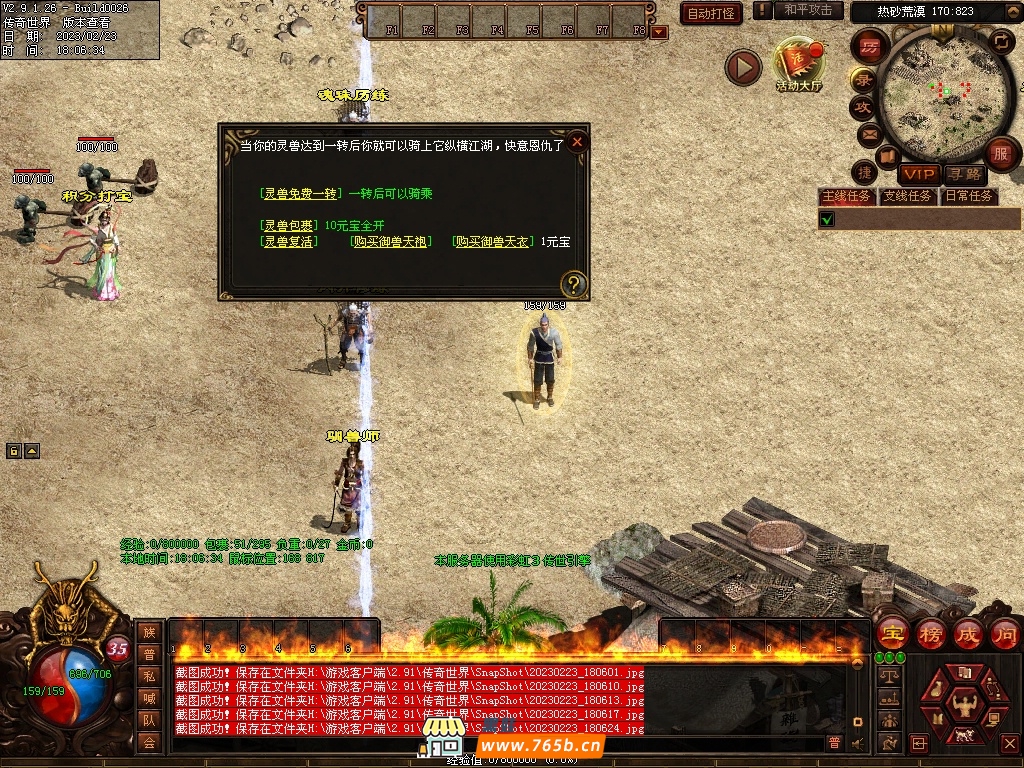Activate the 寻路 pathfinding button
The image size is (1024, 768).
click(965, 174)
